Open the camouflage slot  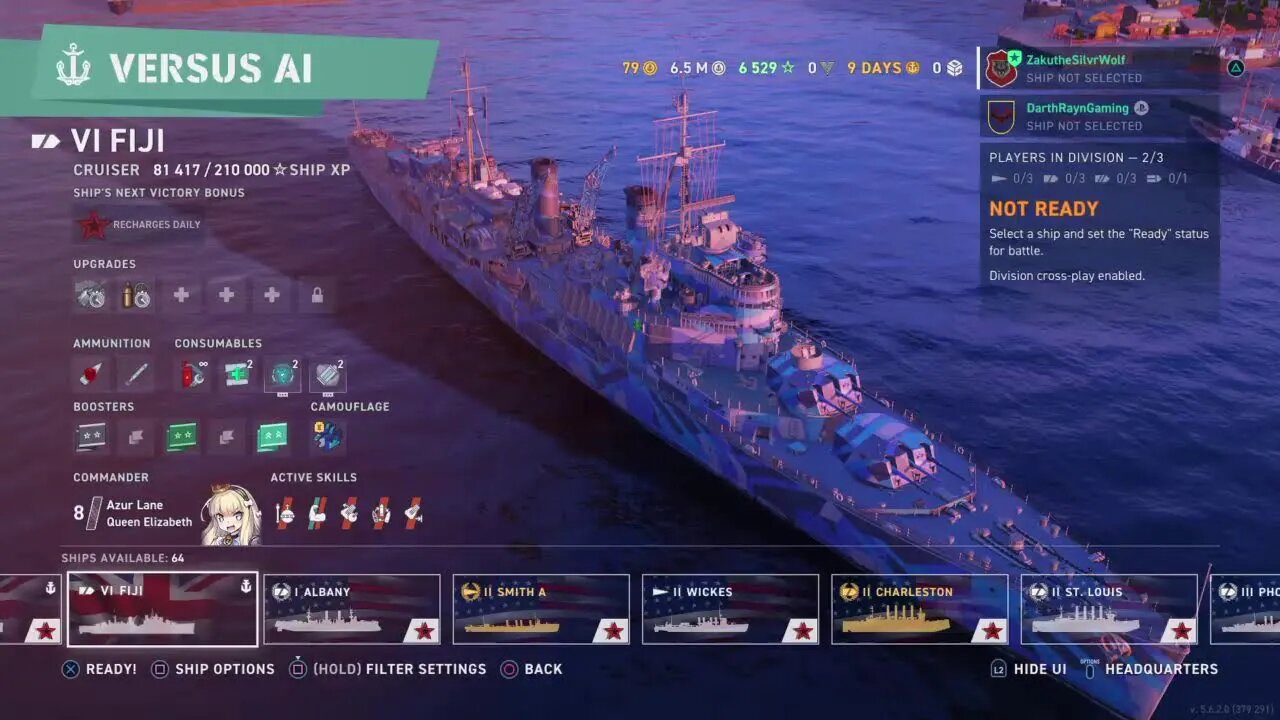327,436
